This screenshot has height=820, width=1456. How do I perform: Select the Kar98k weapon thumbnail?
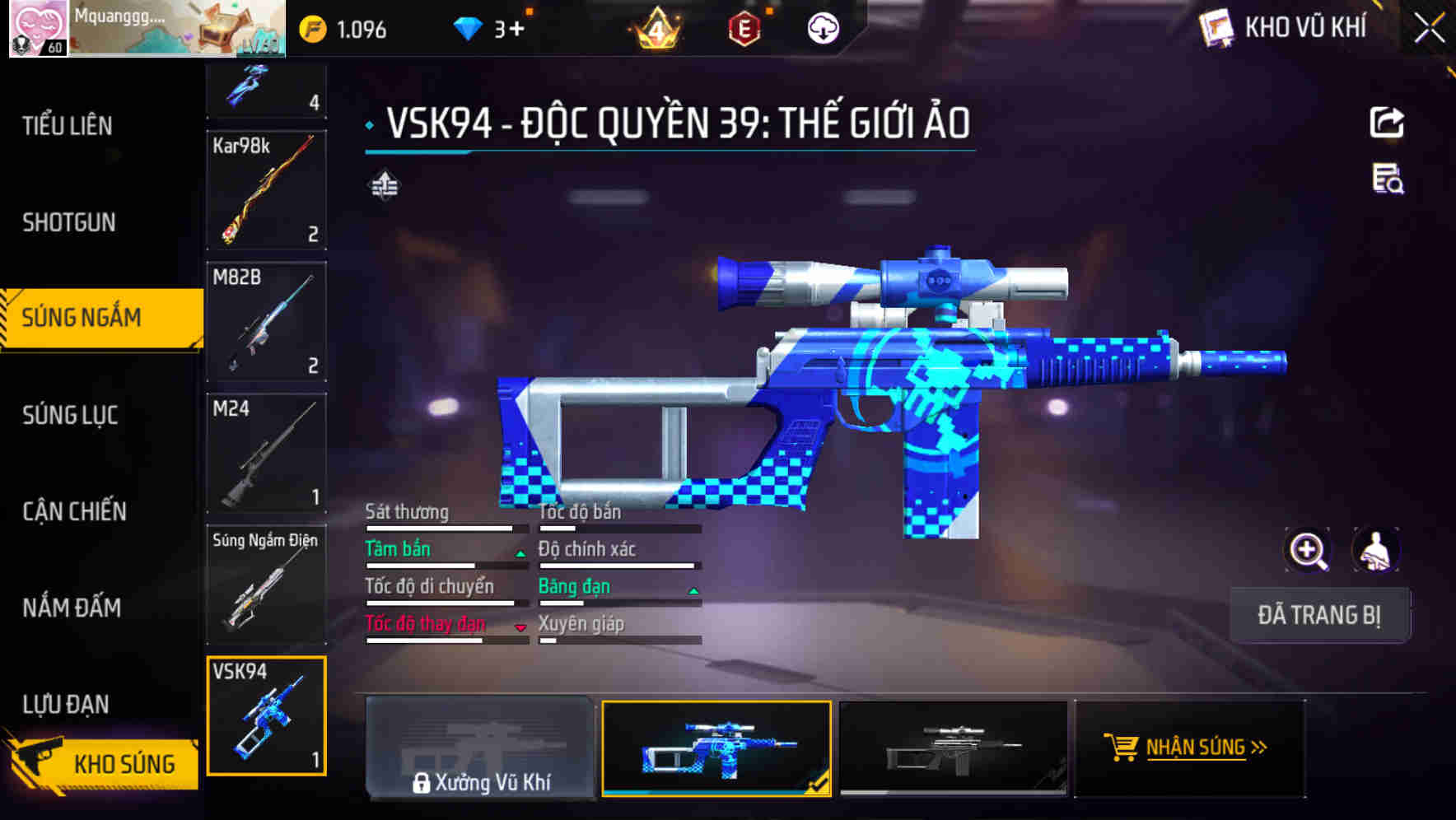266,189
